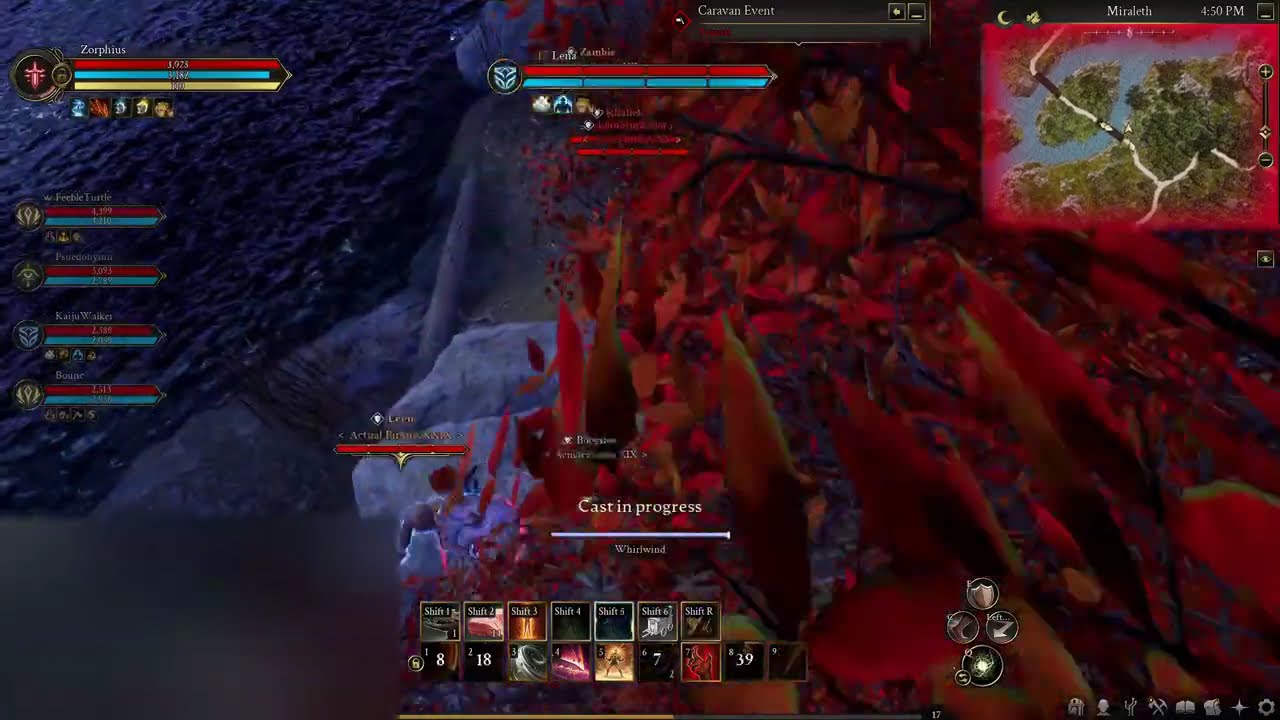
Task: Click the Caravan Event panel header
Action: point(737,10)
